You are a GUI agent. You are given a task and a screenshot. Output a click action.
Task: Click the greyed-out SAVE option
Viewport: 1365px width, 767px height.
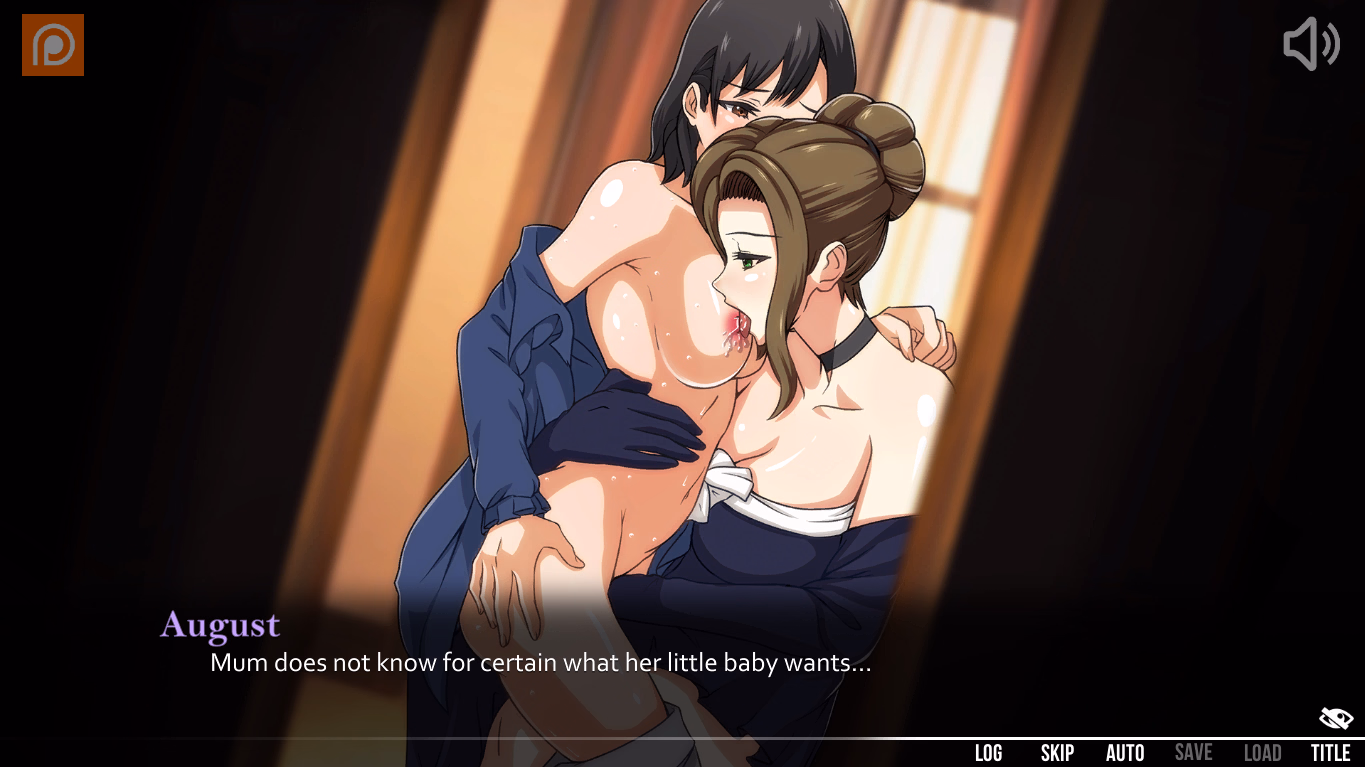point(1194,752)
